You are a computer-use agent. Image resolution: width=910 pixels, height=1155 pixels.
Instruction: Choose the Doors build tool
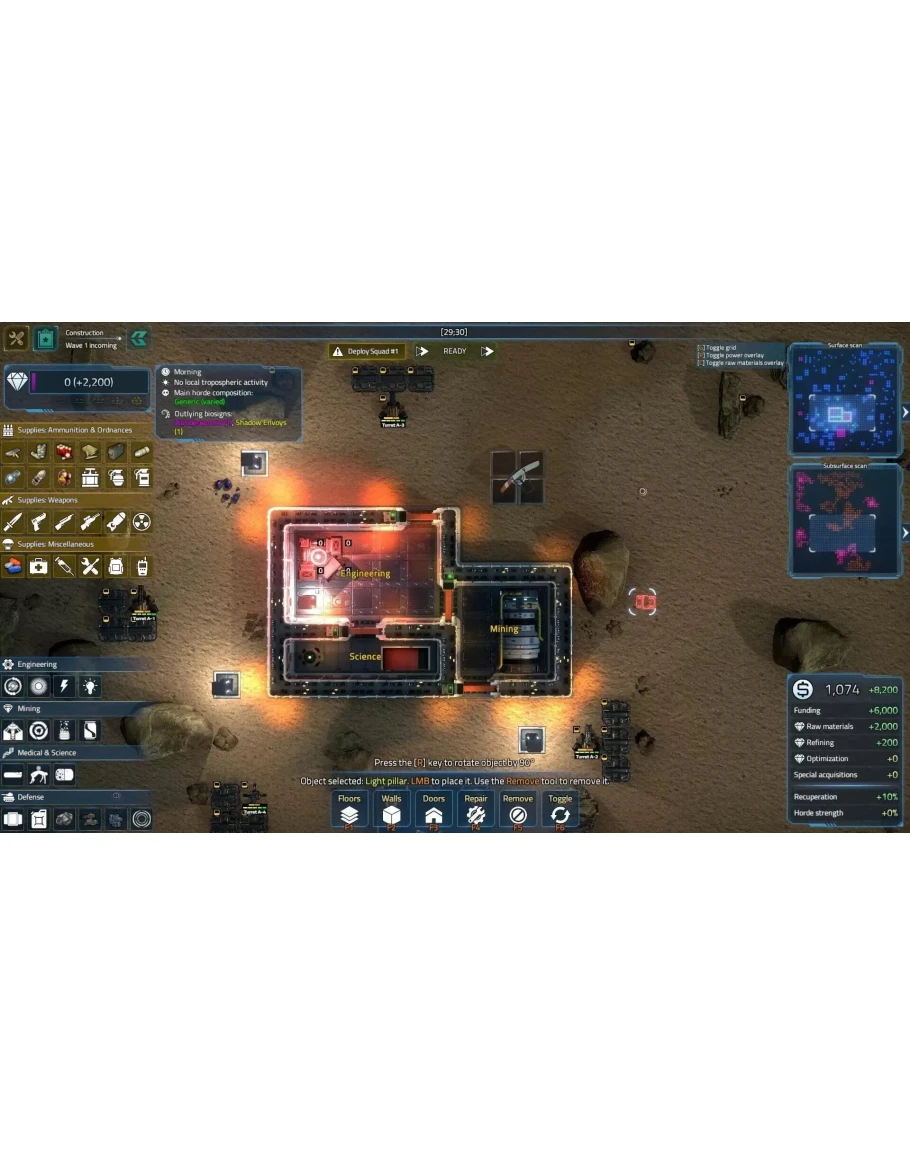433,809
